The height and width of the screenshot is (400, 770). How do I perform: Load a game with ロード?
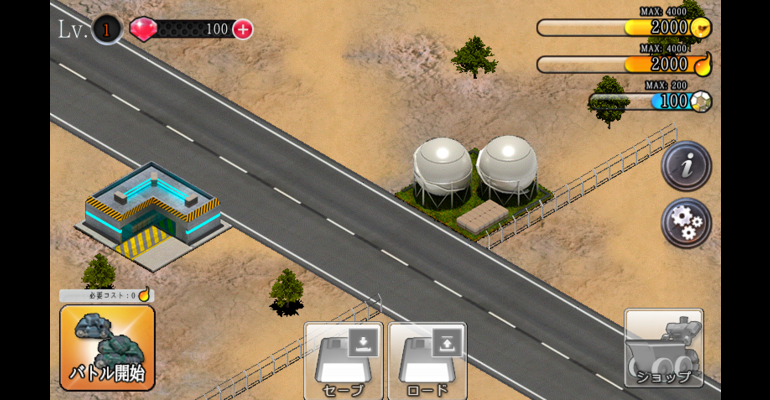coord(427,359)
